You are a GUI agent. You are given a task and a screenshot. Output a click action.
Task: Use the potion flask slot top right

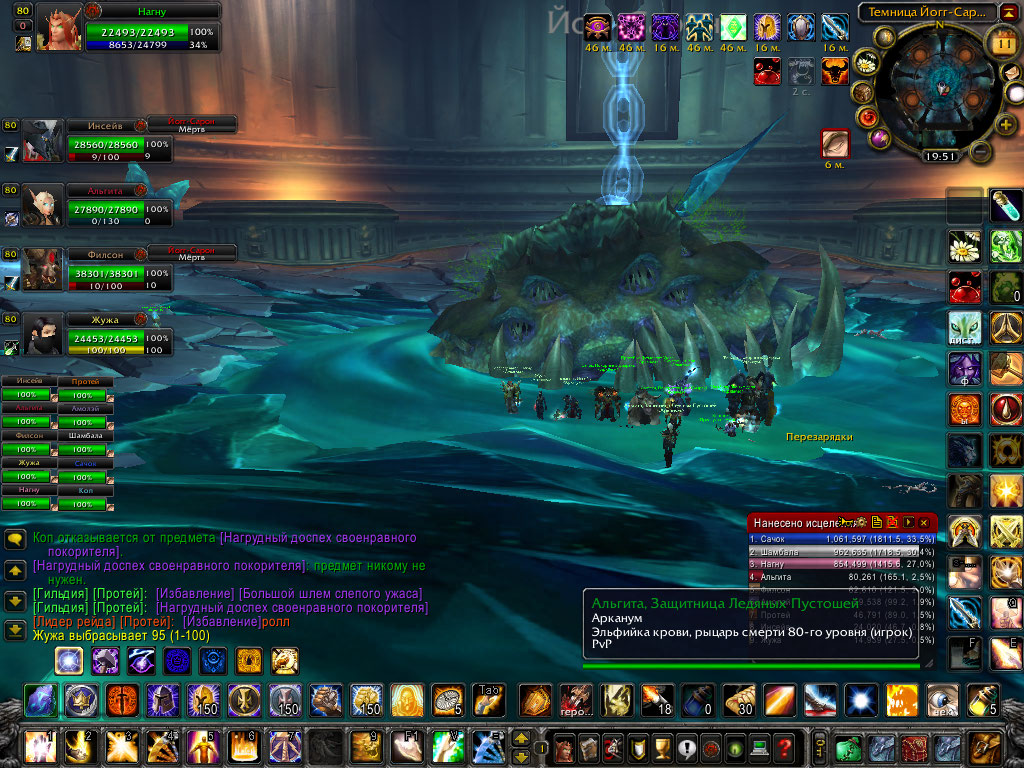pyautogui.click(x=1005, y=205)
